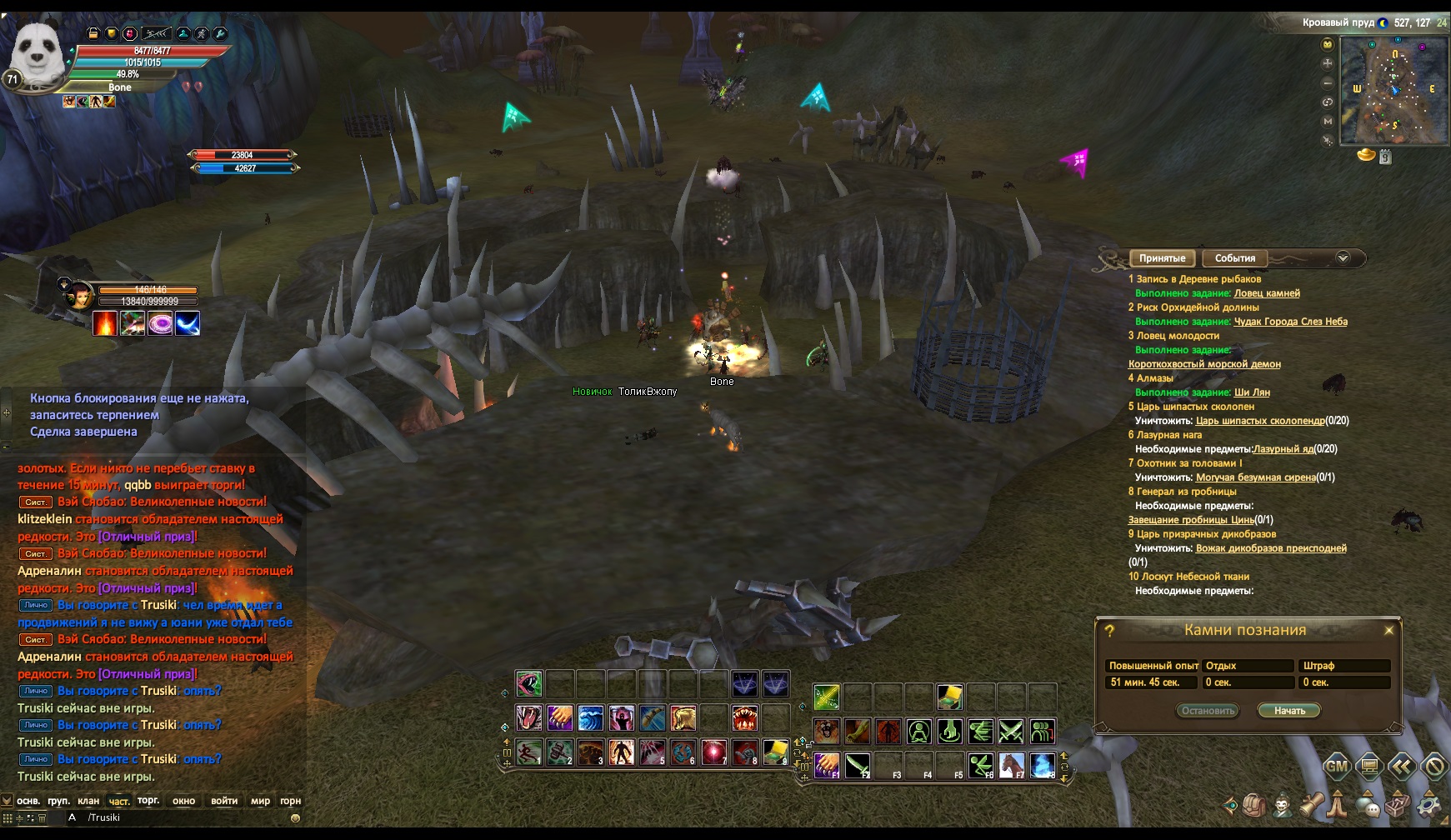
Task: Activate the red orb skill in slot 7
Action: pos(713,752)
